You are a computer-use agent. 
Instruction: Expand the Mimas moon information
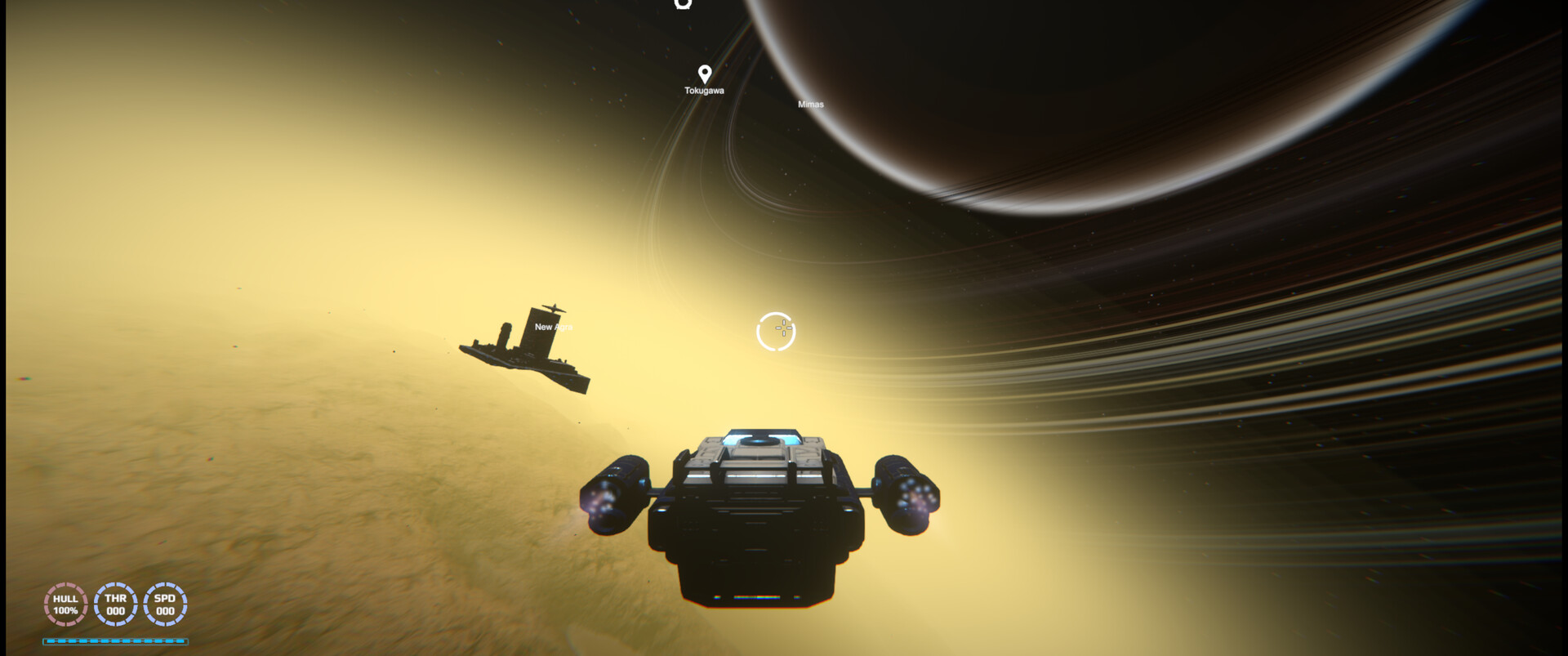[x=811, y=103]
